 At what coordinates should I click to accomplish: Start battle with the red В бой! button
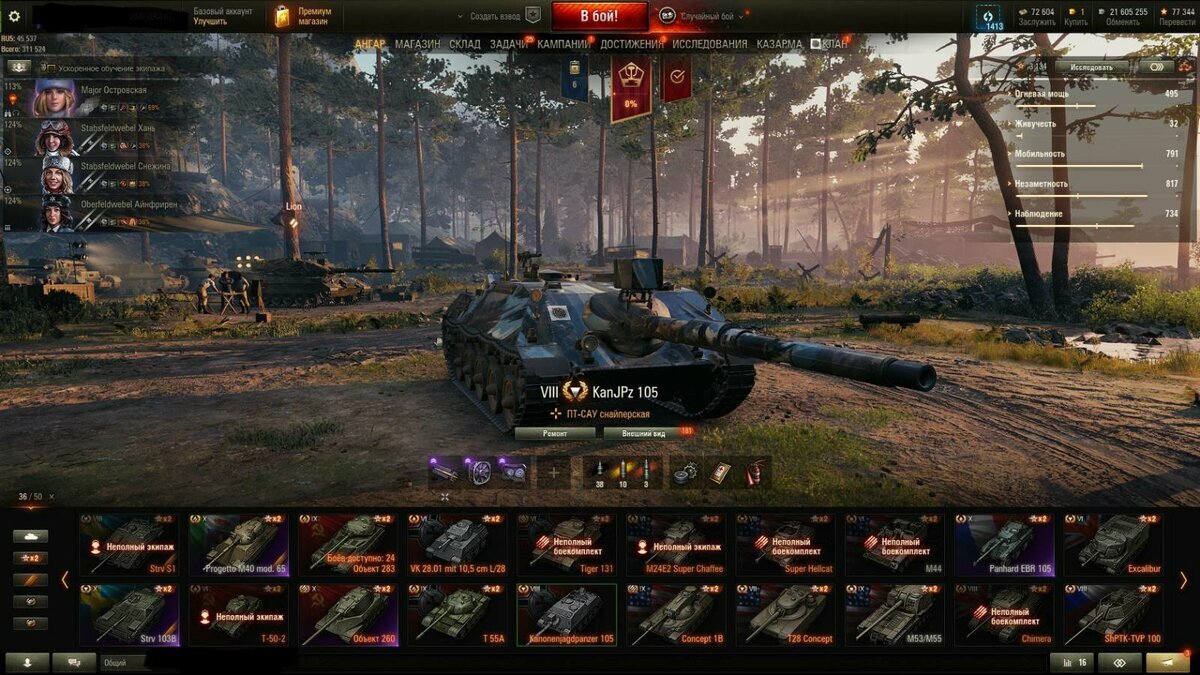(599, 16)
